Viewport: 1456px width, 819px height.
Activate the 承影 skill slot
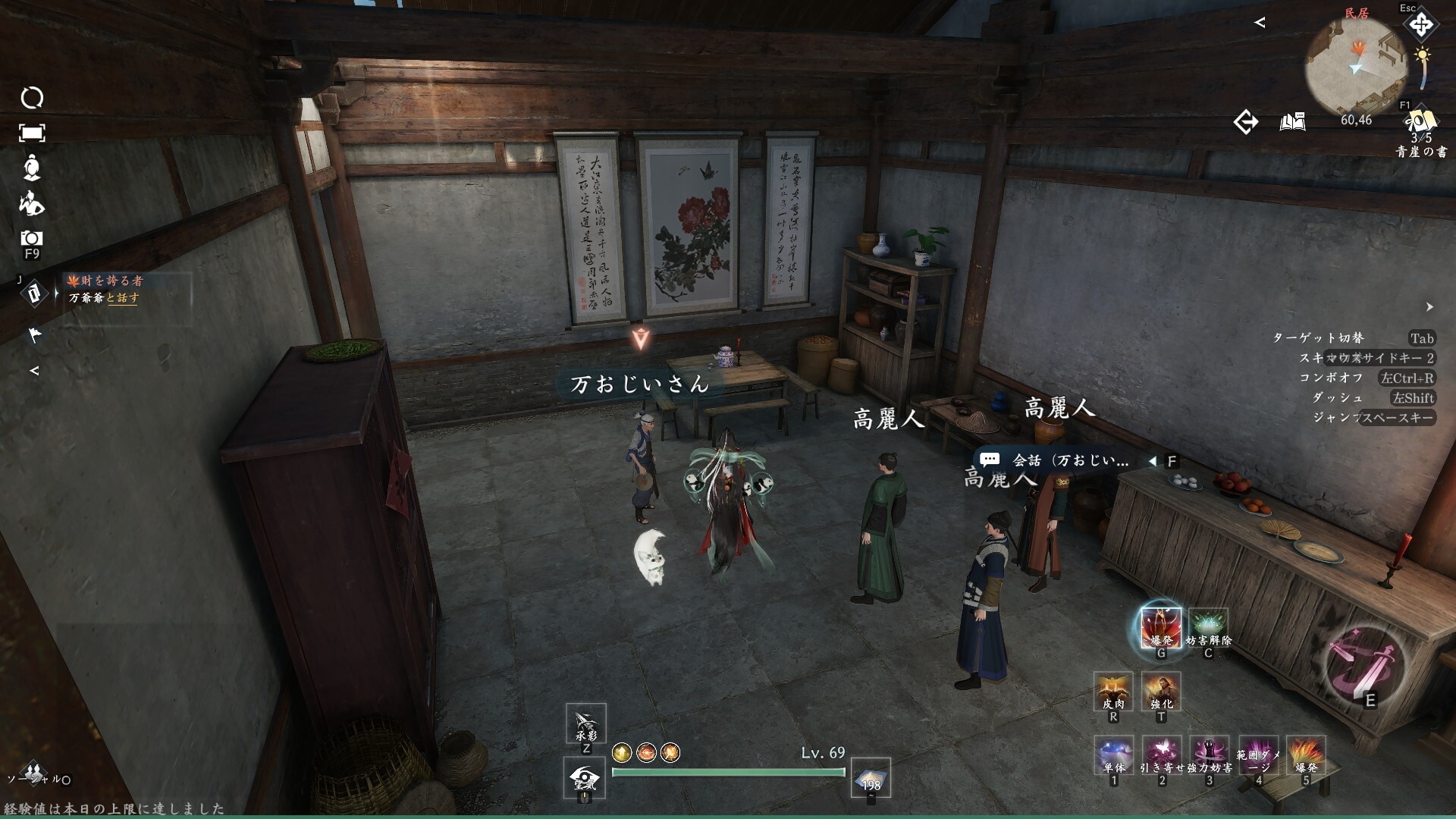(x=585, y=723)
